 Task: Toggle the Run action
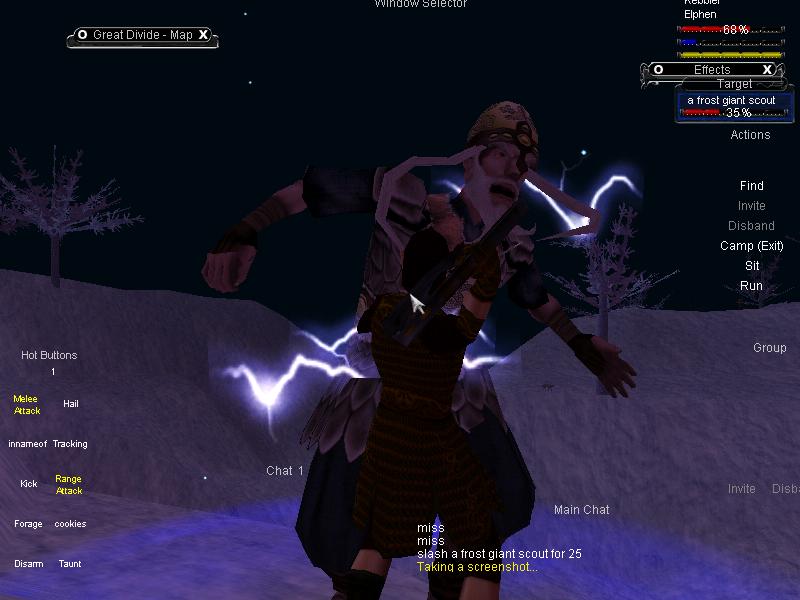[x=751, y=286]
